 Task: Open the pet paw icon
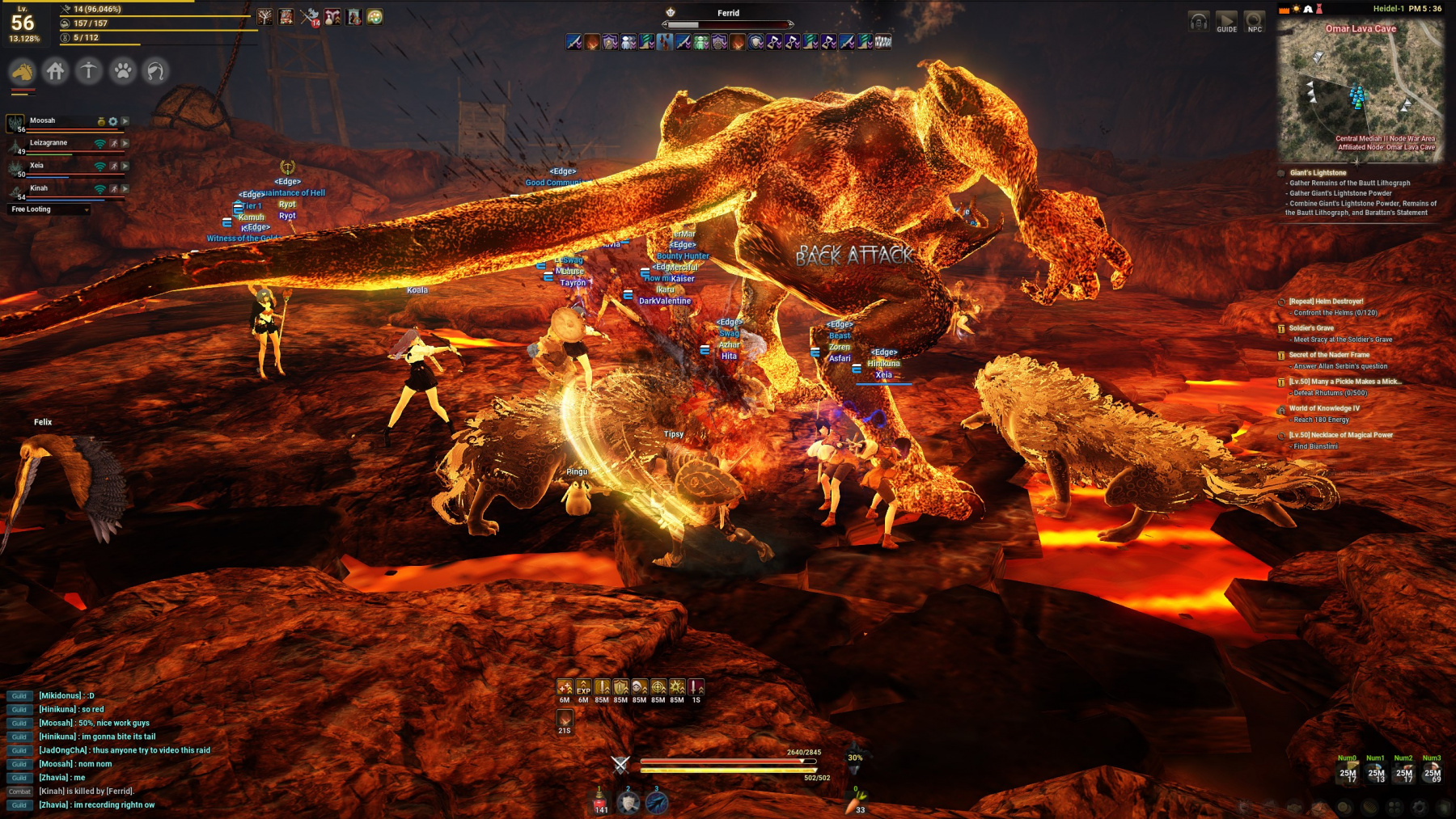click(123, 72)
